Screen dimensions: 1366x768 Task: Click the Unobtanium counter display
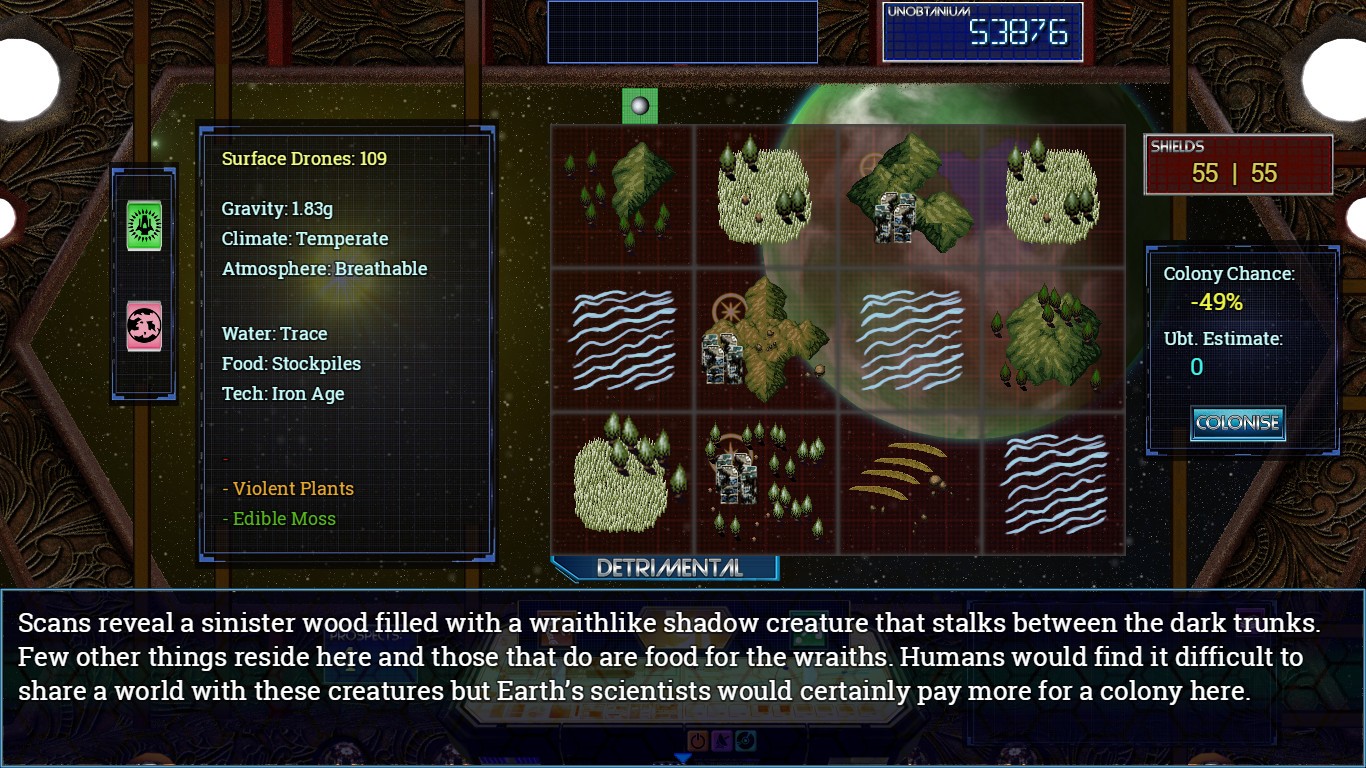(985, 31)
